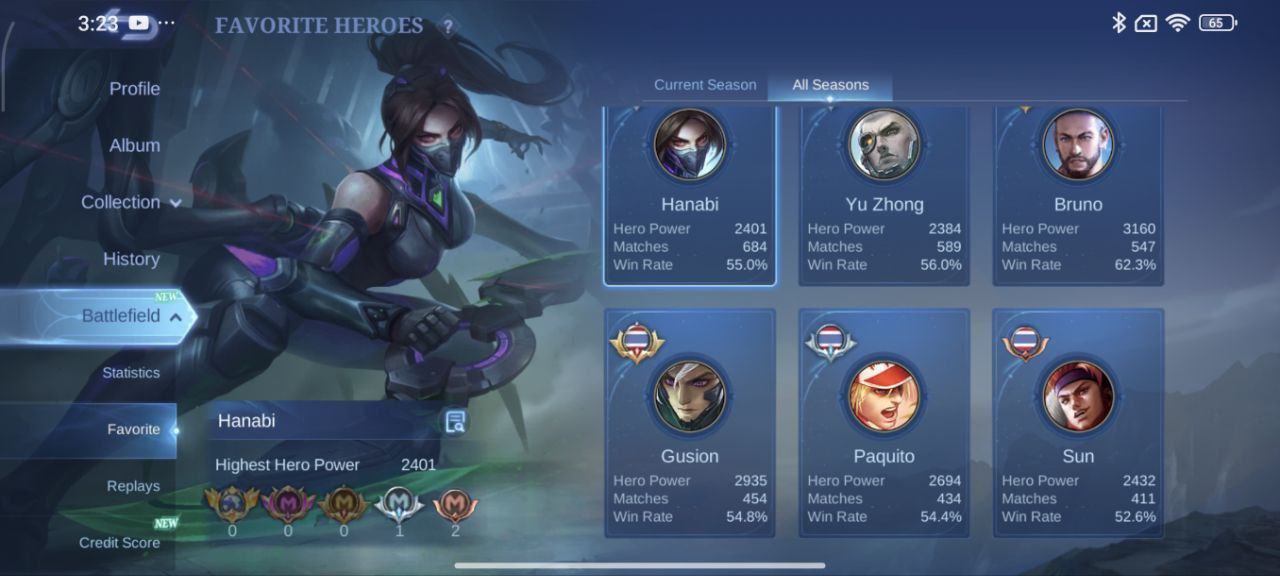Show the Statistics submenu page

pos(131,373)
